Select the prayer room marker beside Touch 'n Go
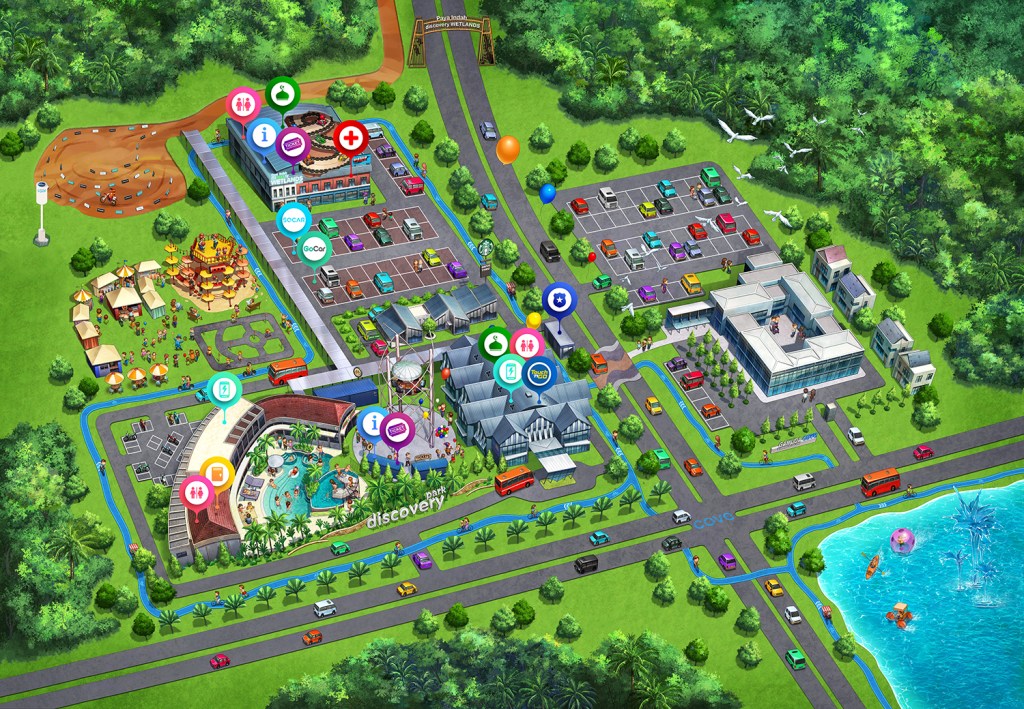 [495, 343]
